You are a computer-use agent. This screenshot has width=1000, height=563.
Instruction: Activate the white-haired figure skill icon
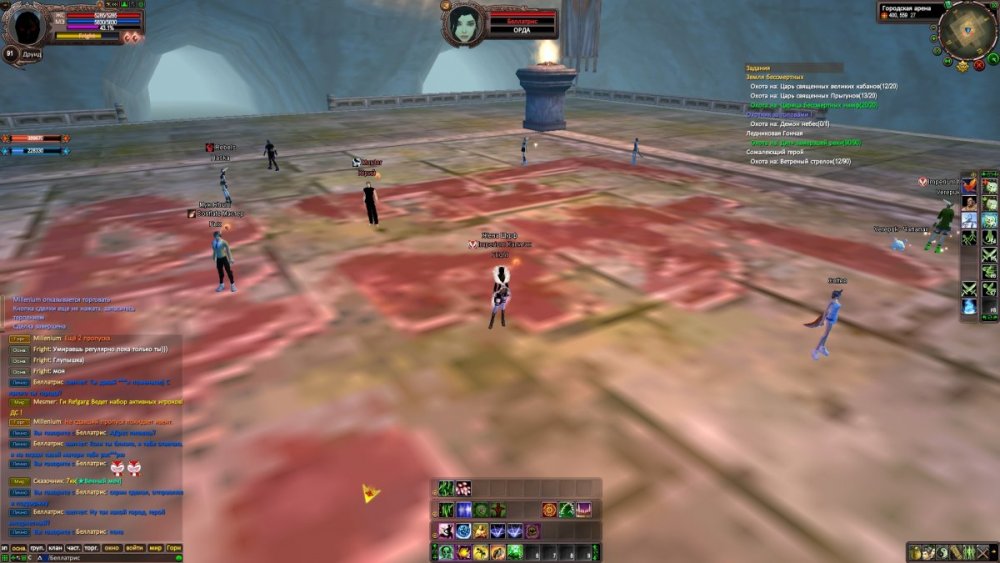[446, 531]
